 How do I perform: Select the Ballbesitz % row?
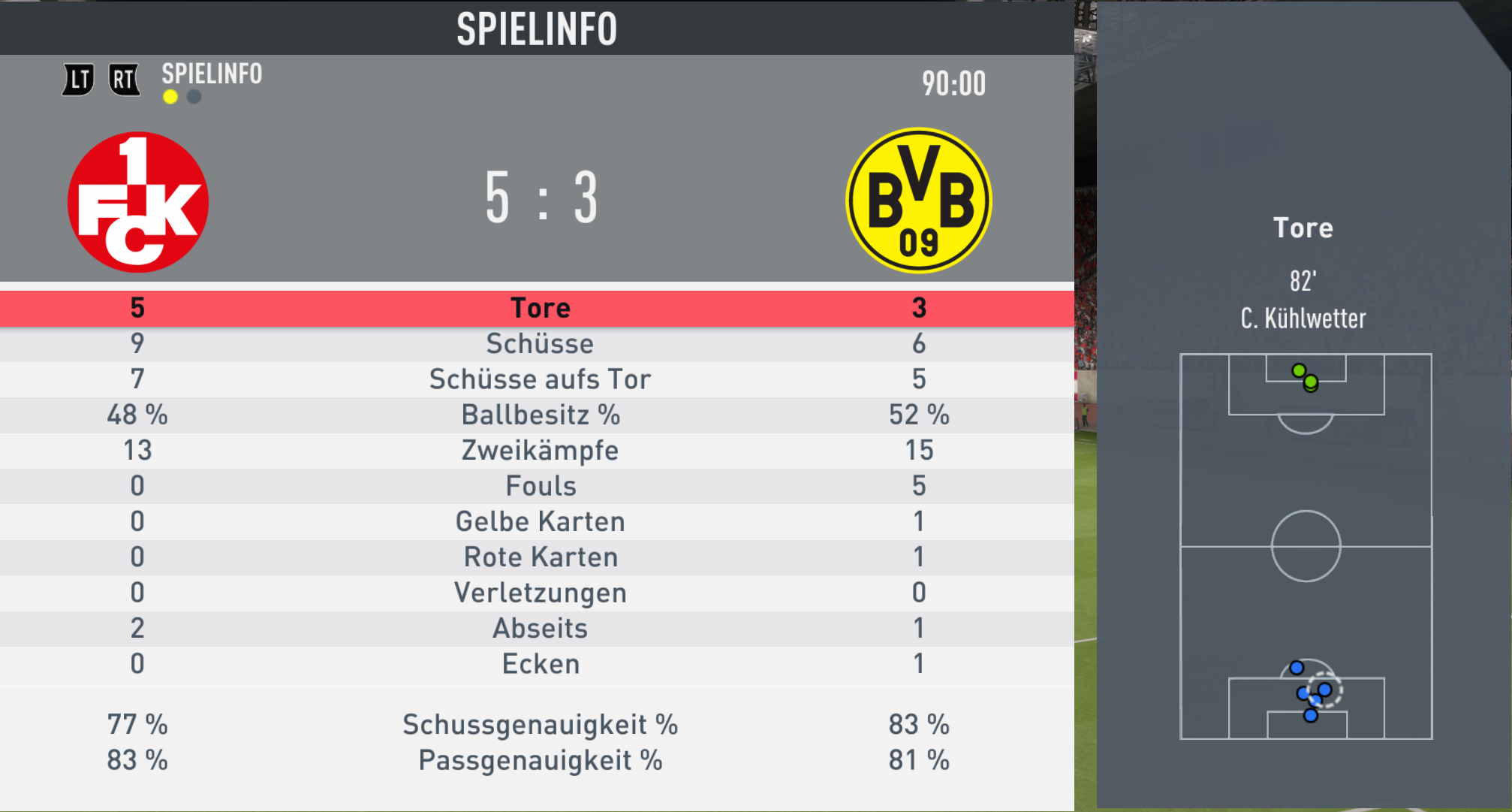click(x=539, y=415)
